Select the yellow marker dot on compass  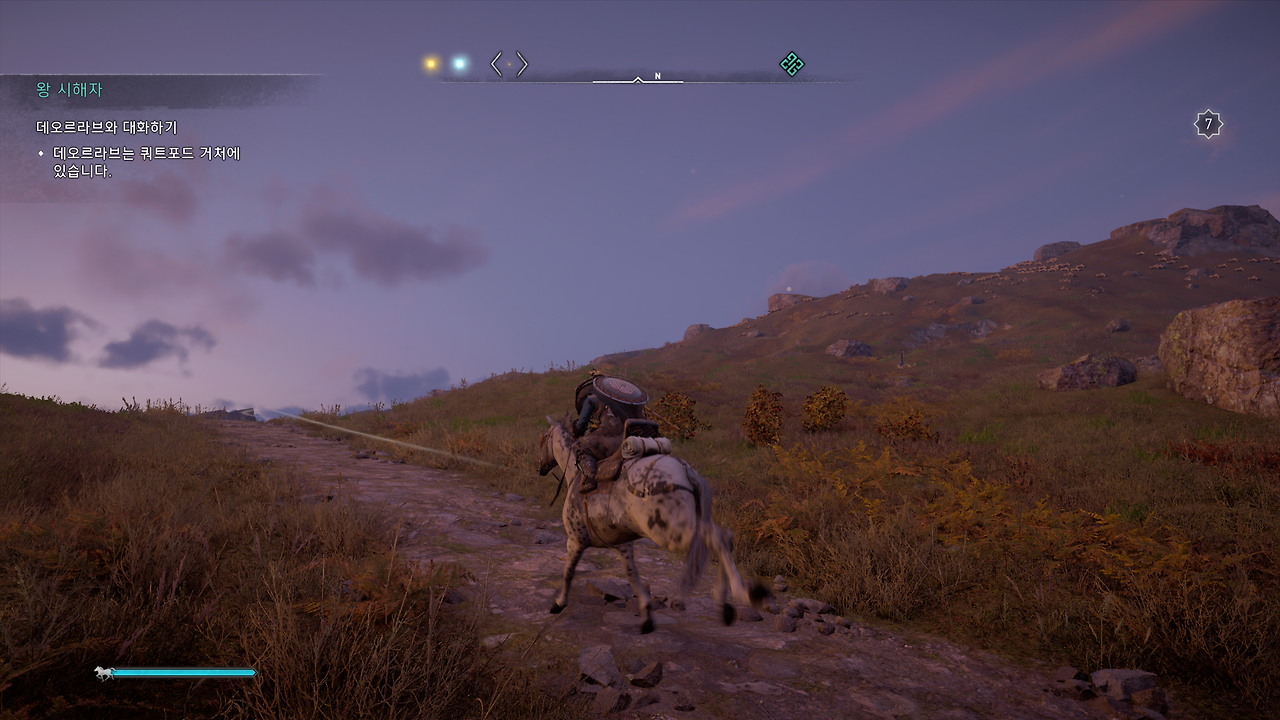tap(430, 62)
